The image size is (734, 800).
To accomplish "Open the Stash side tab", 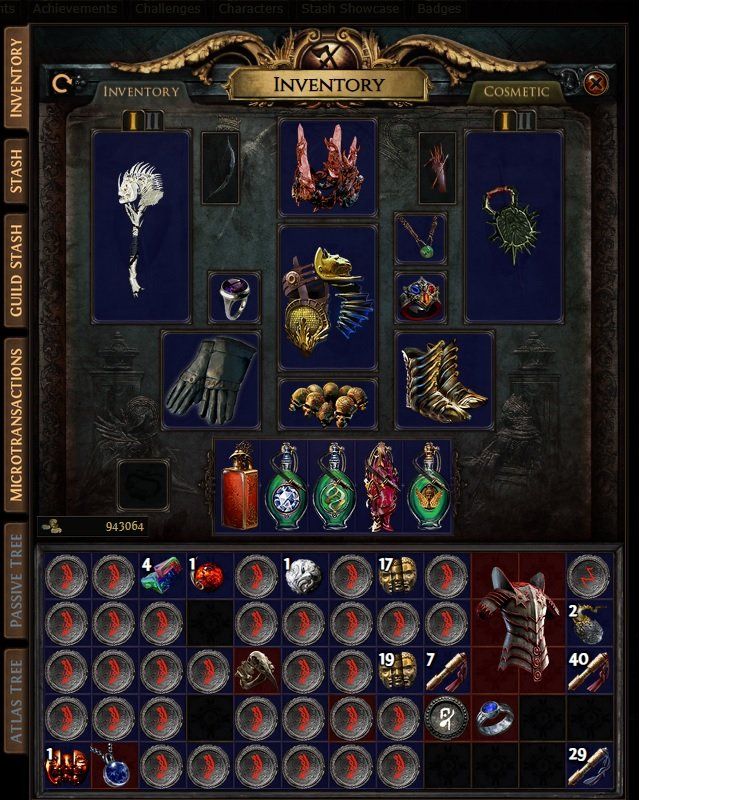I will [x=16, y=171].
